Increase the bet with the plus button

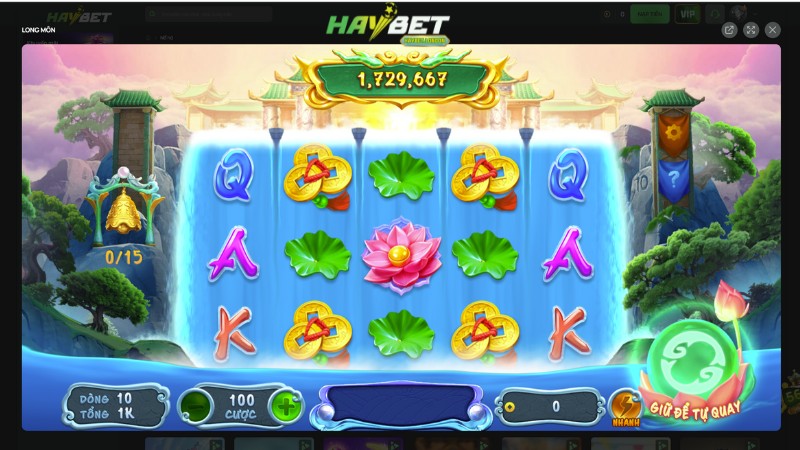coord(285,407)
